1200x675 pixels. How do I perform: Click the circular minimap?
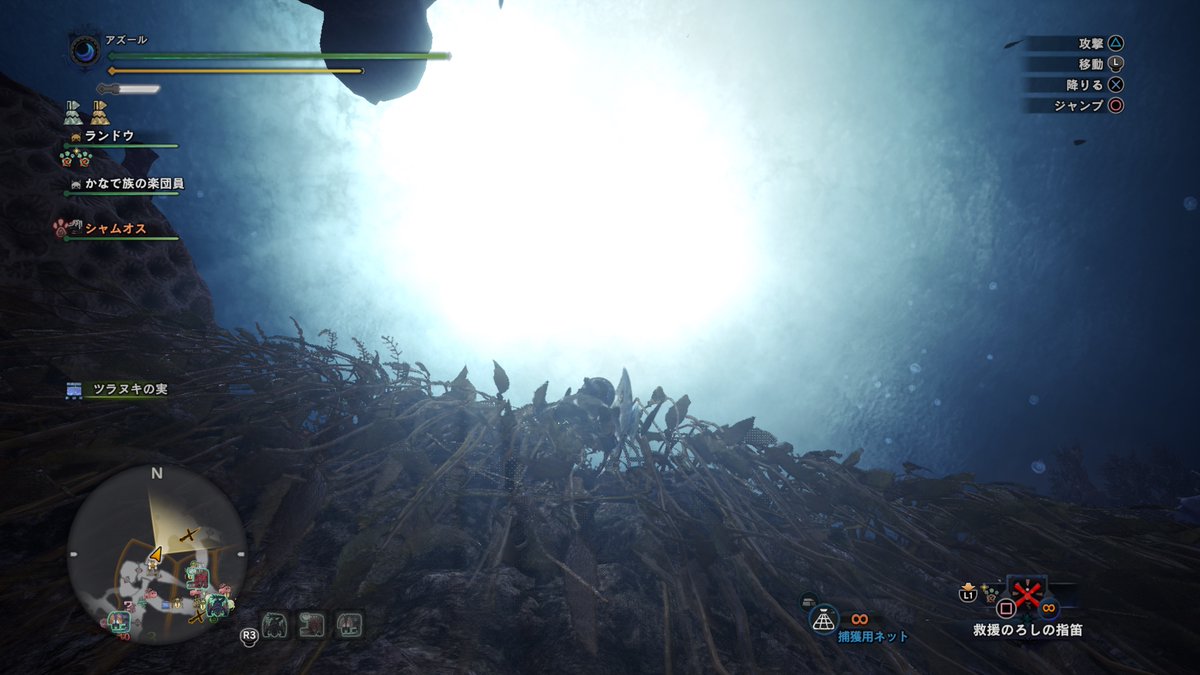[157, 553]
